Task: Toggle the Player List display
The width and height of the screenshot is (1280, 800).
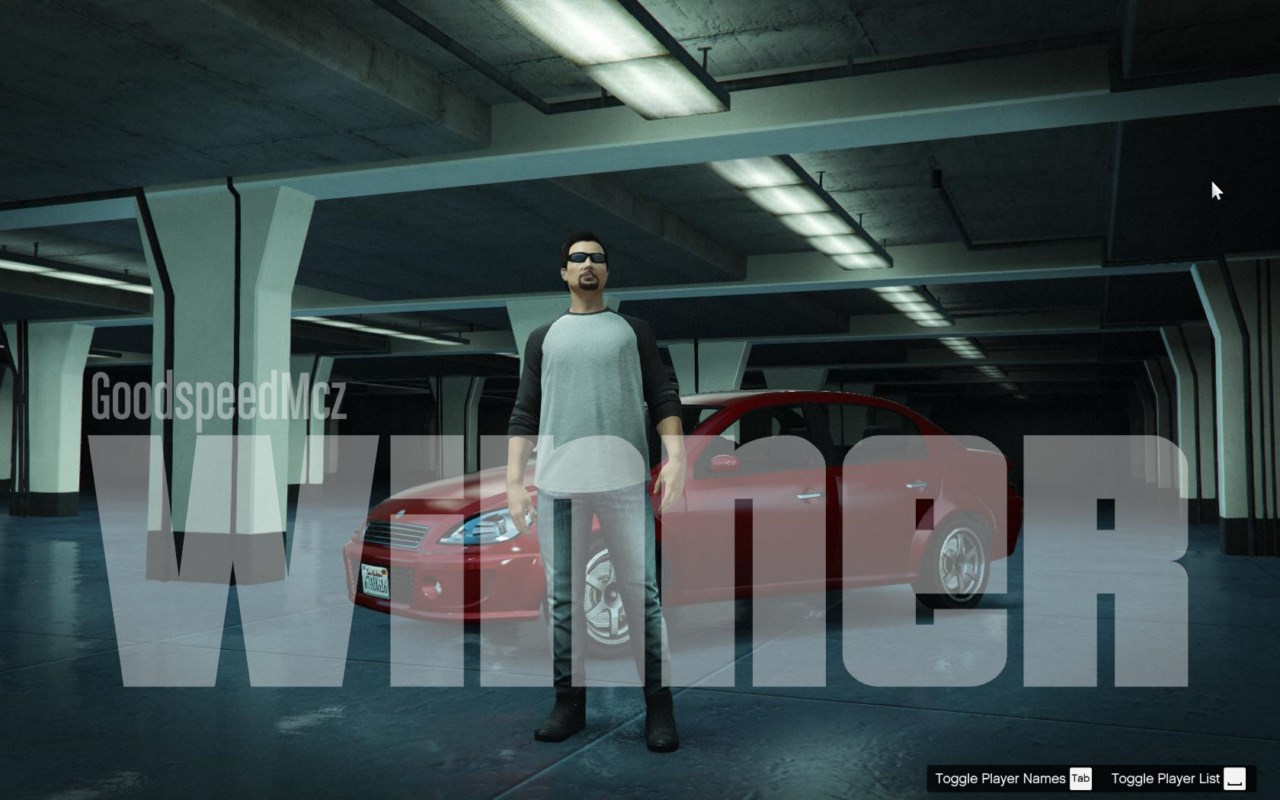Action: pyautogui.click(x=1178, y=779)
